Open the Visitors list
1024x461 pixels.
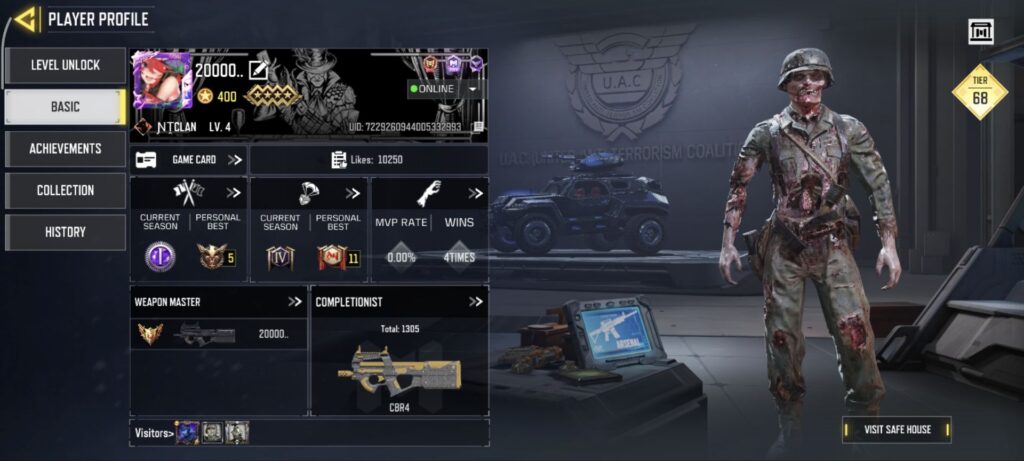pos(155,432)
